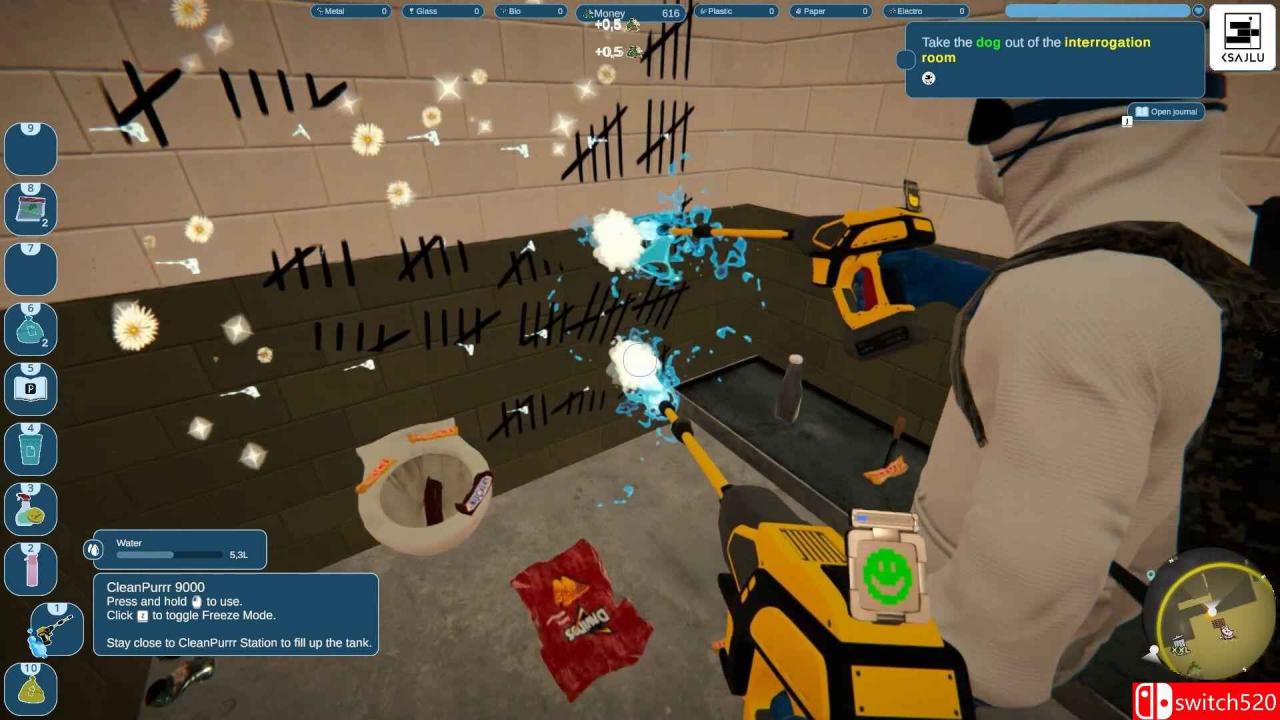Select the yellow recycling bag slot
This screenshot has width=1280, height=720.
point(31,689)
